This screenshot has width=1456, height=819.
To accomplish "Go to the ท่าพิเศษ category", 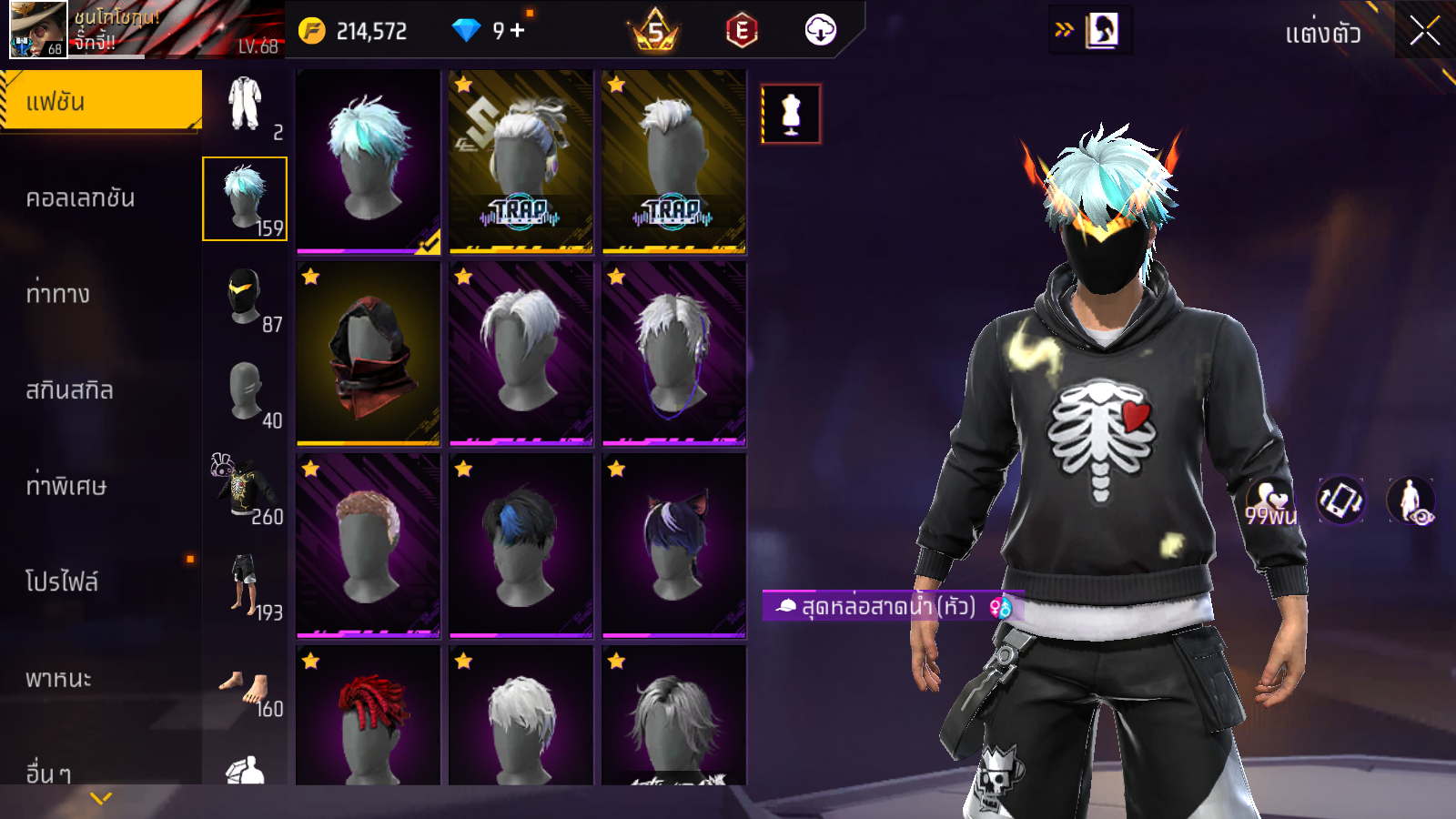I will 66,486.
